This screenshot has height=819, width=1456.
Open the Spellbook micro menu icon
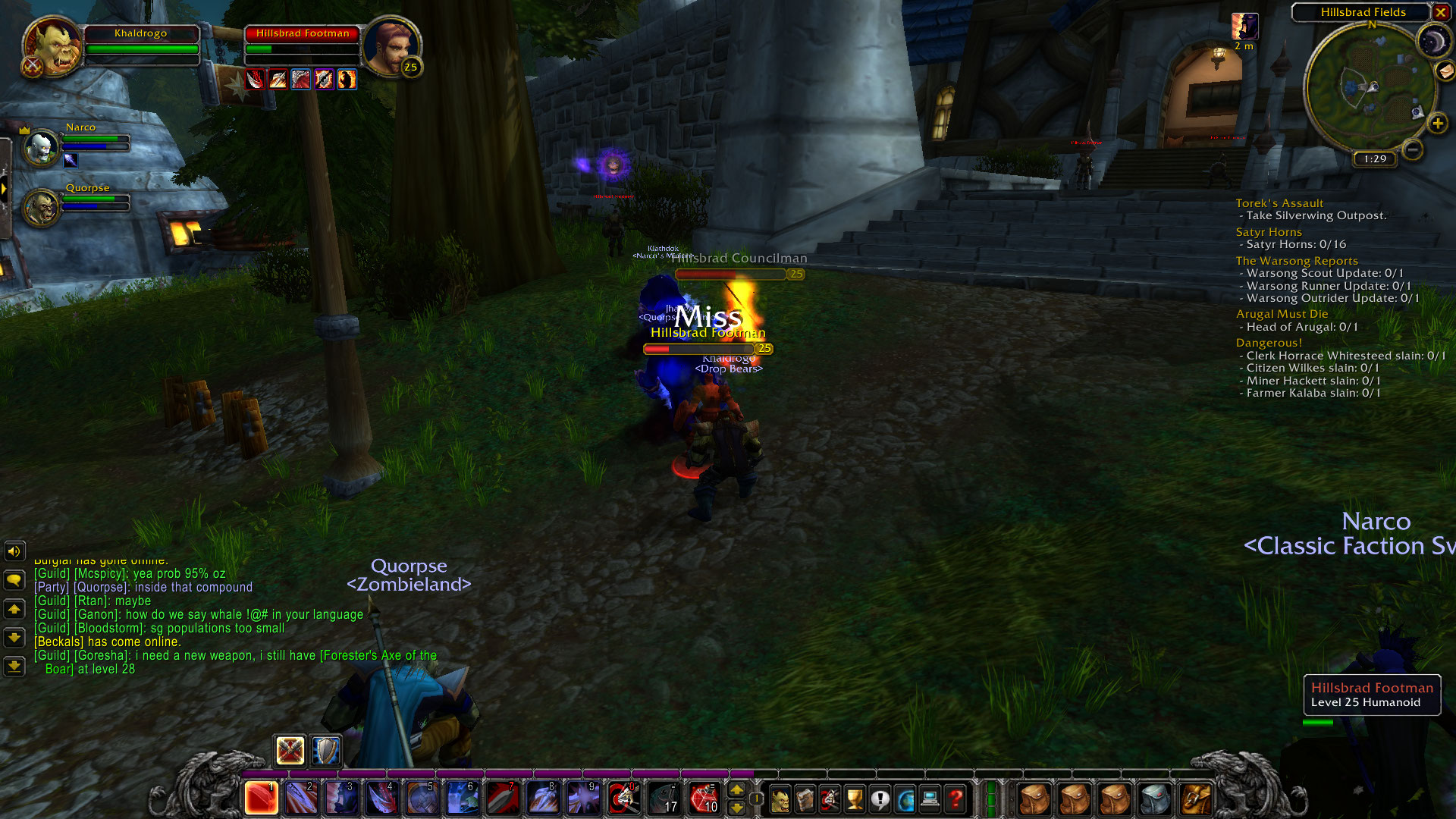point(804,798)
